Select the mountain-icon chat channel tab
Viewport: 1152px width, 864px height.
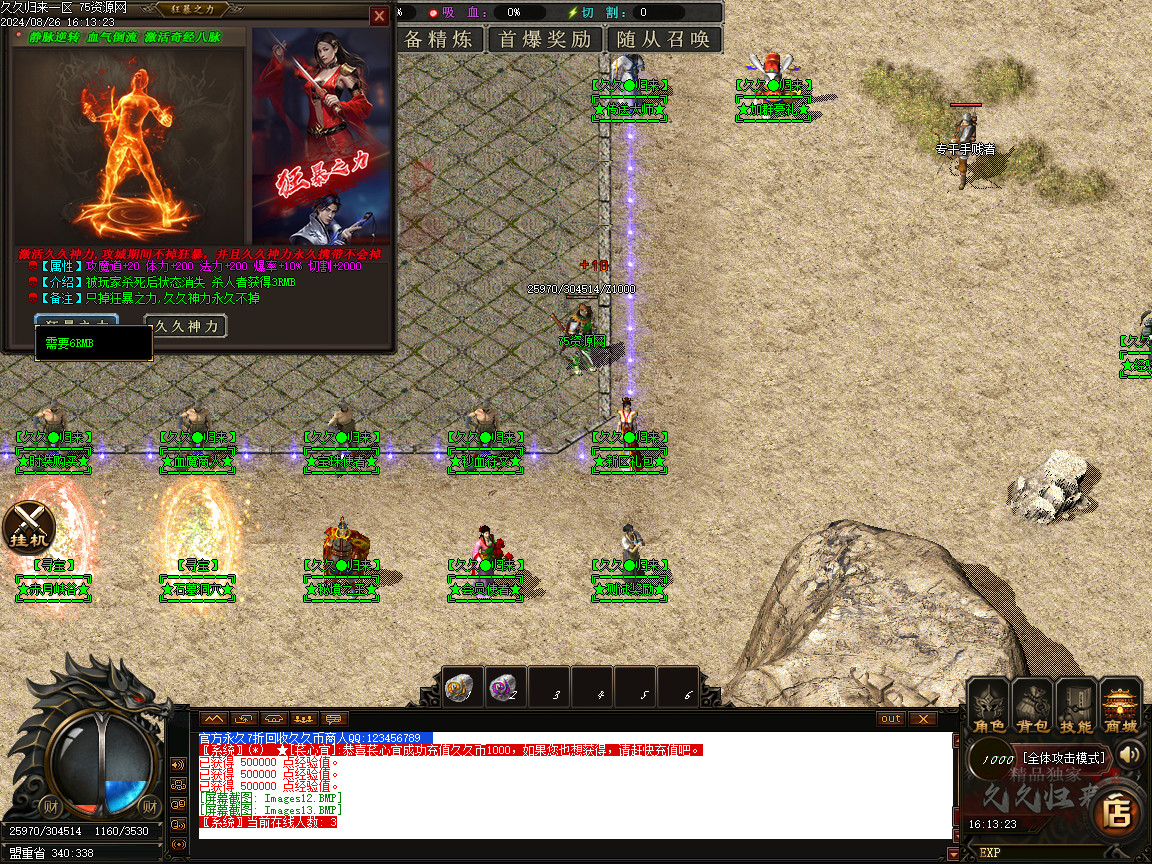point(213,719)
